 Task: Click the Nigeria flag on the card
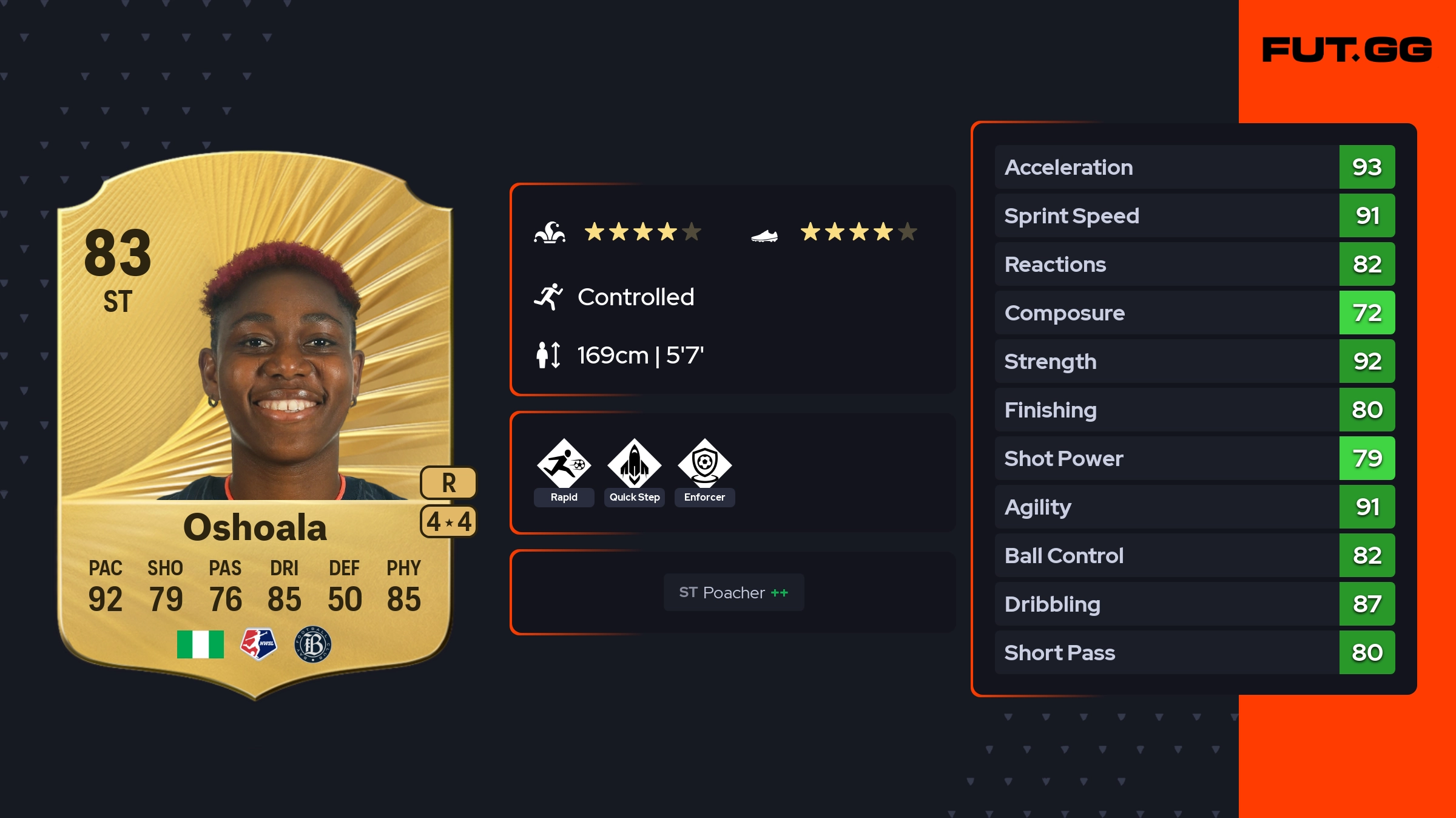(x=200, y=644)
